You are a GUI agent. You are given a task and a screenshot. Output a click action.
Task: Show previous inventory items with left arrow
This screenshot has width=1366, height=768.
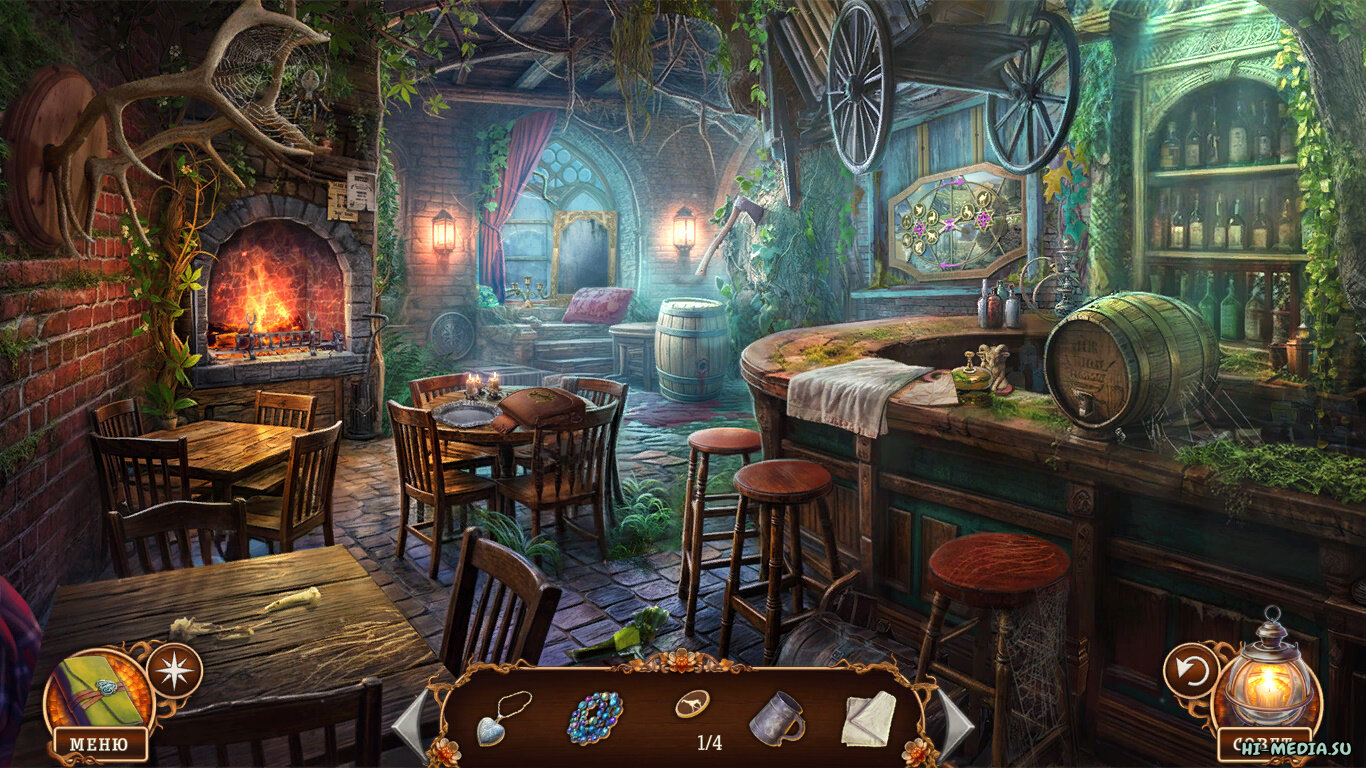[411, 722]
